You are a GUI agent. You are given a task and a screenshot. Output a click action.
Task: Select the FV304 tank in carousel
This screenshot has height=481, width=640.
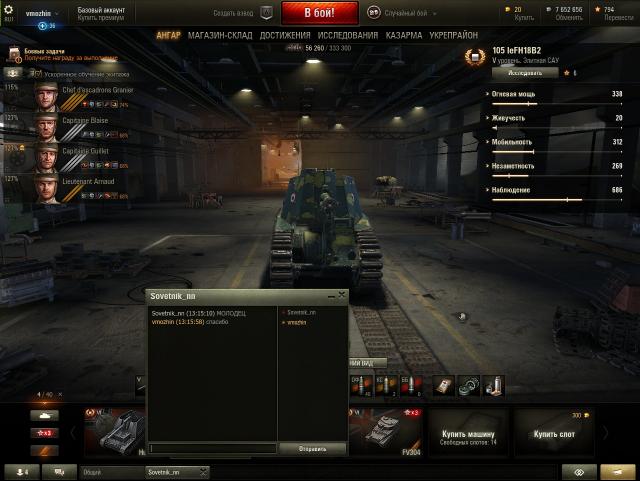[384, 430]
